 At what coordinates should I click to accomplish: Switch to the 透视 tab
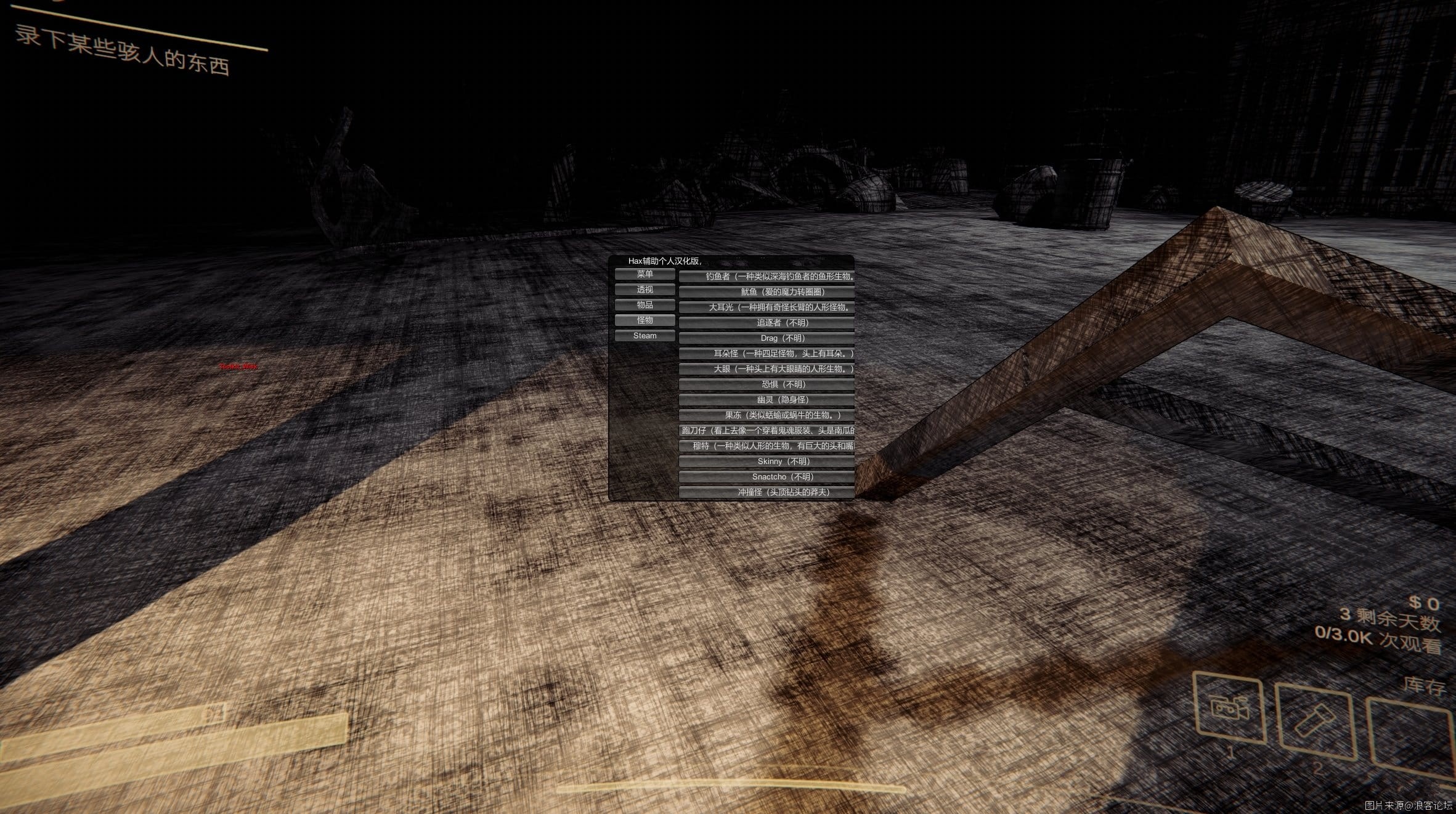pyautogui.click(x=645, y=290)
